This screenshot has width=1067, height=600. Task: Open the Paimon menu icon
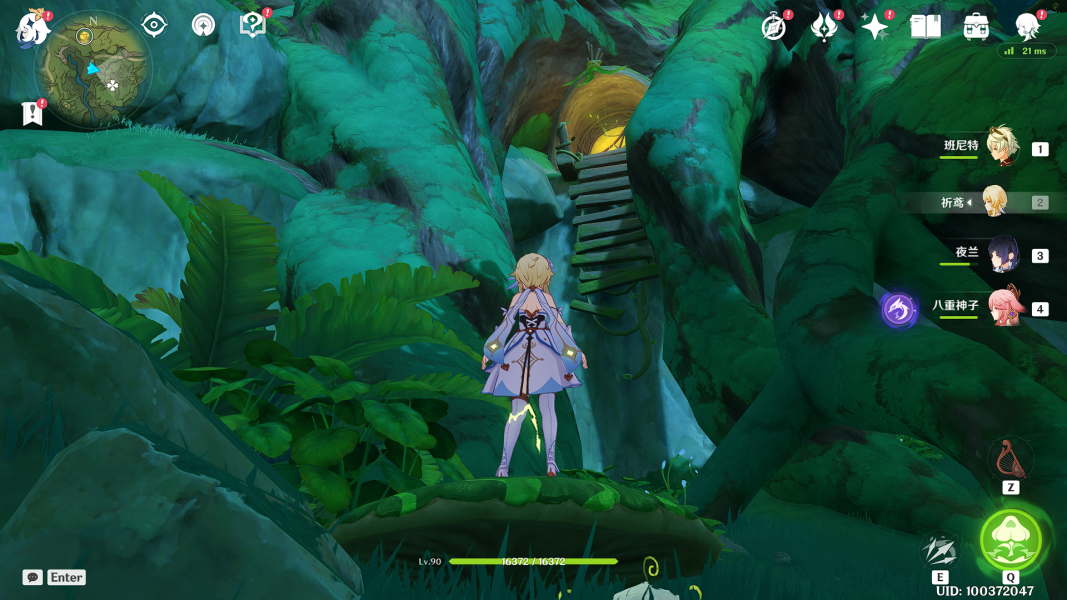pos(33,30)
